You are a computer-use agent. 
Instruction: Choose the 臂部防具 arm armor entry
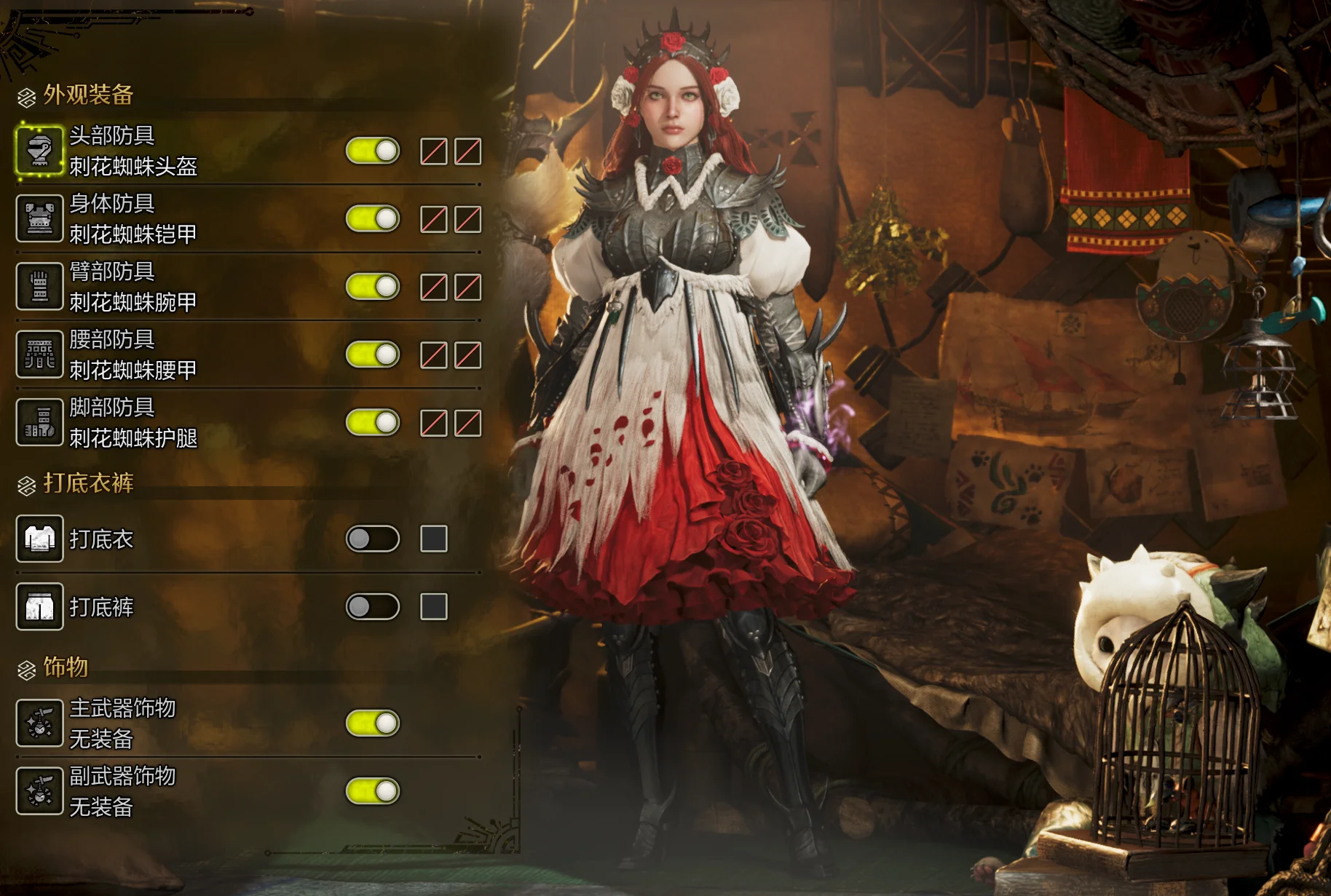coord(133,286)
